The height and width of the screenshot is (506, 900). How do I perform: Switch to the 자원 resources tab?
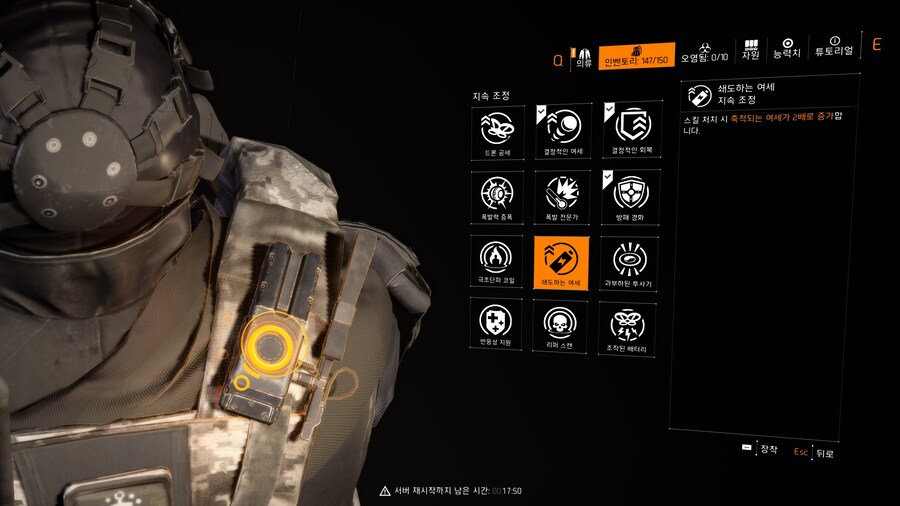tap(750, 51)
